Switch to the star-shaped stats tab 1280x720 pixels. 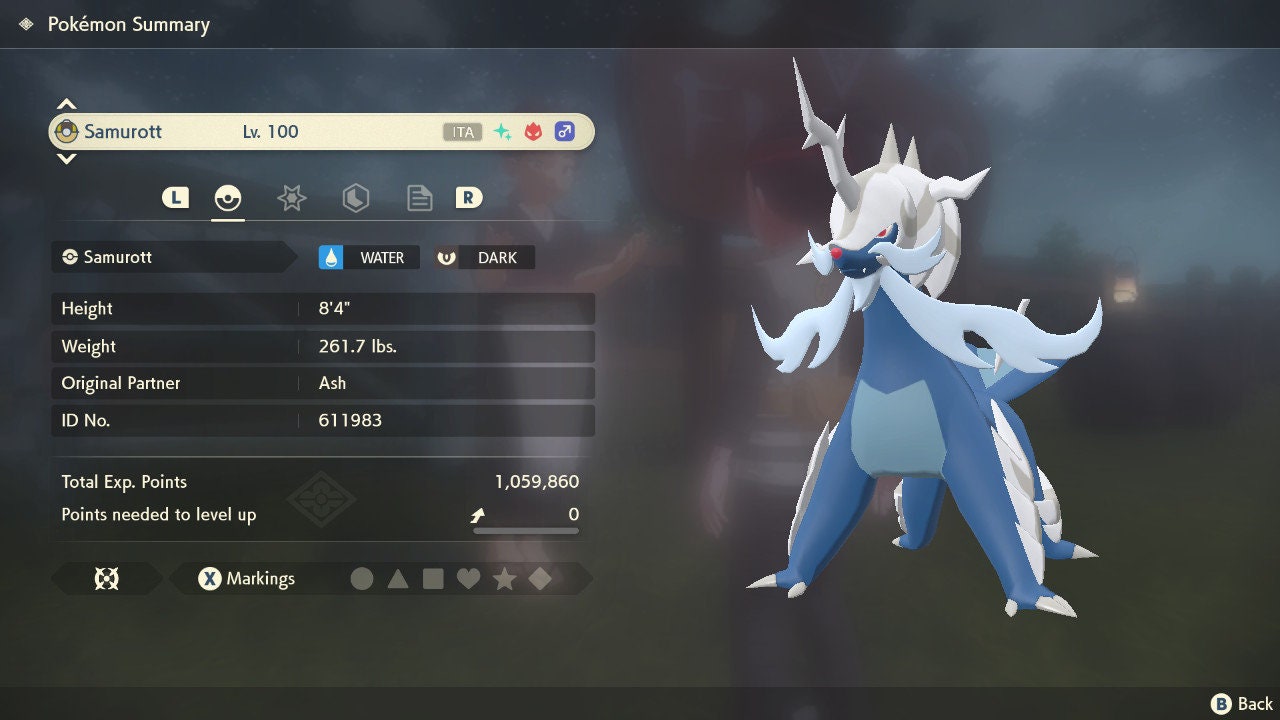(291, 198)
